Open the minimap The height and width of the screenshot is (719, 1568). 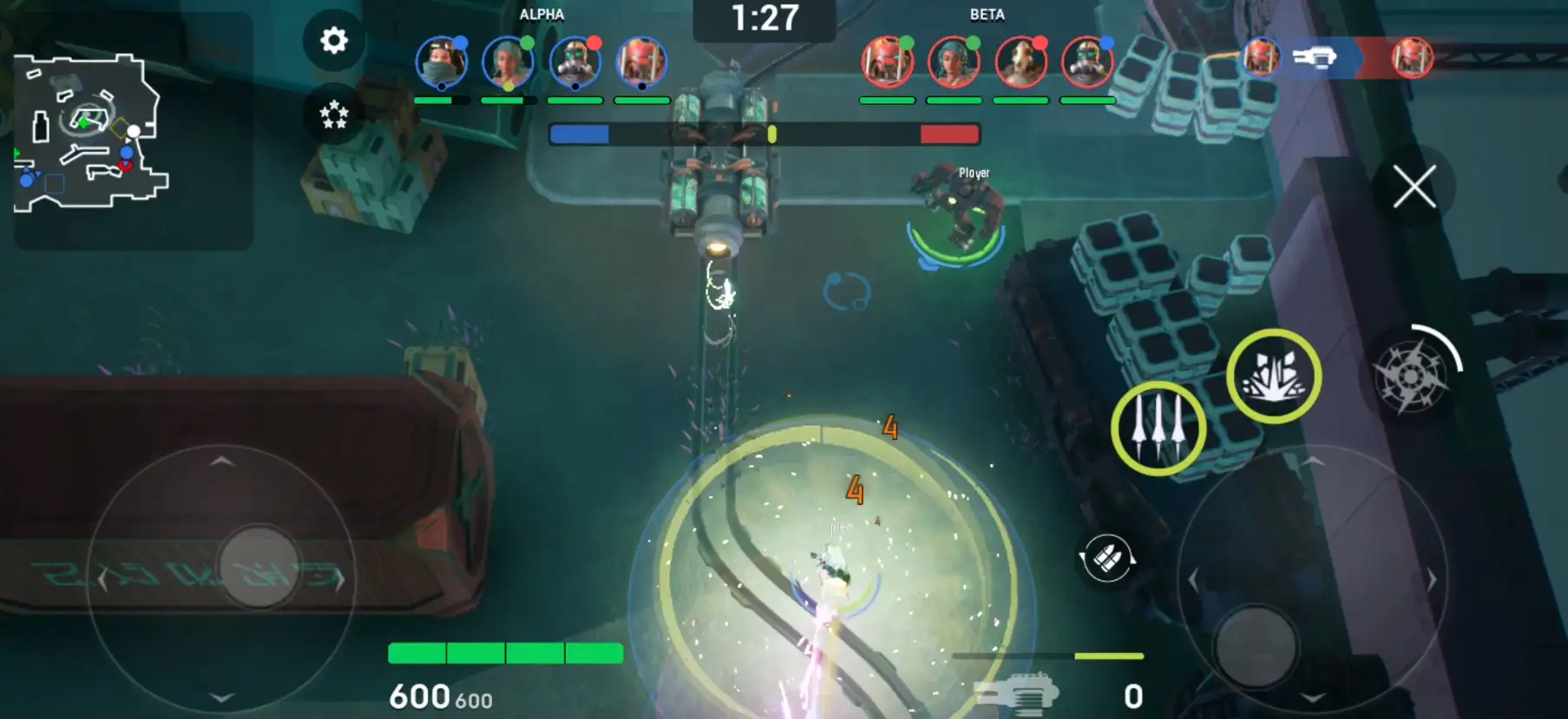point(91,133)
